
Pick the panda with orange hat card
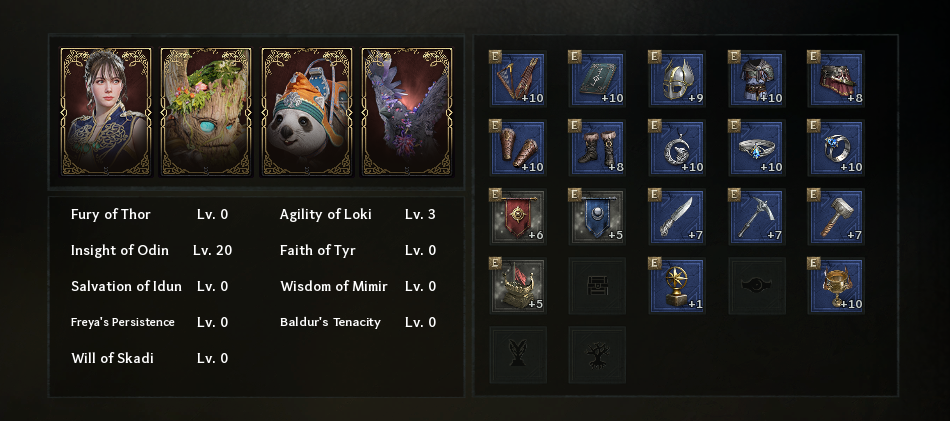pos(306,112)
